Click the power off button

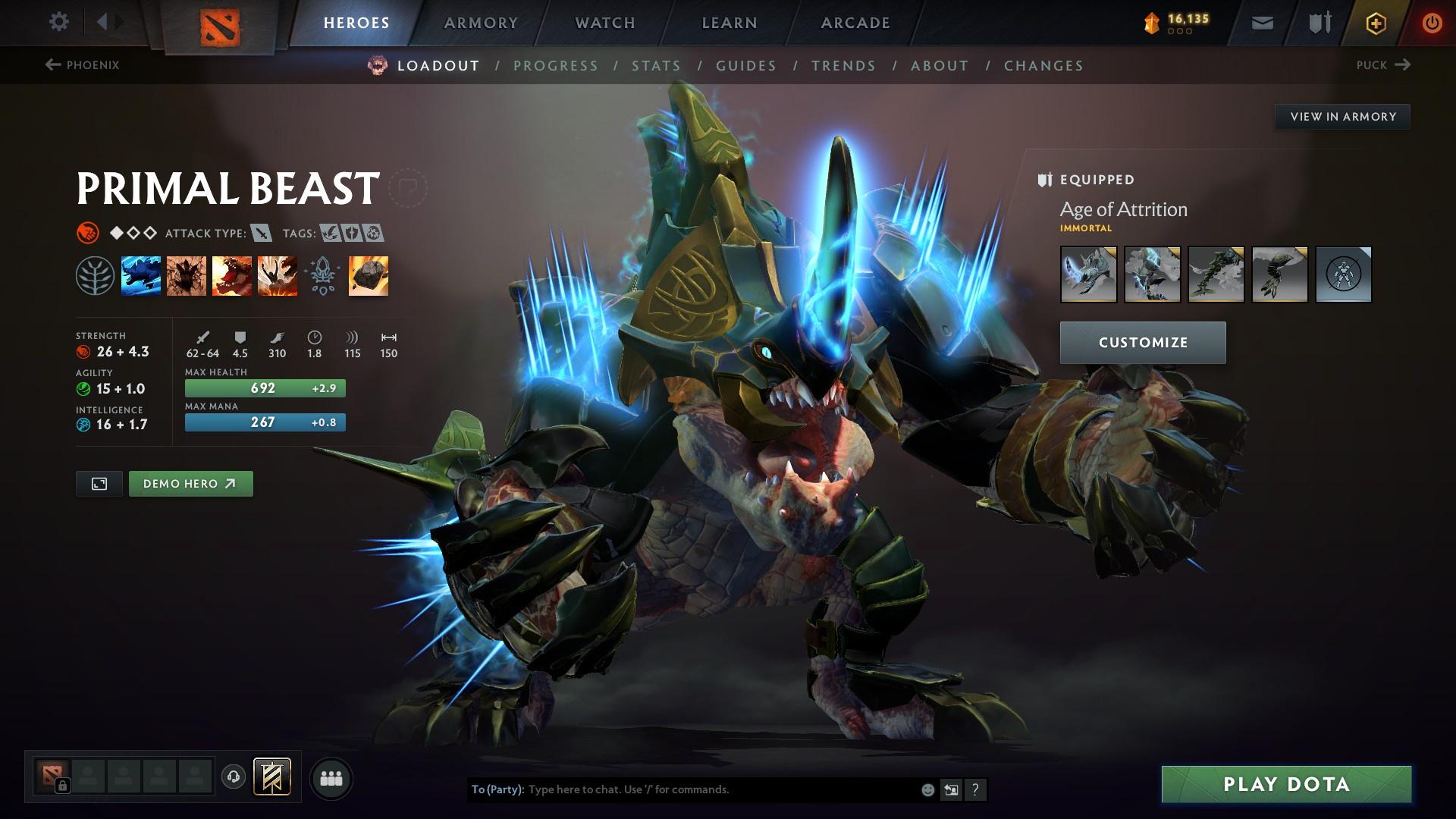click(1432, 23)
